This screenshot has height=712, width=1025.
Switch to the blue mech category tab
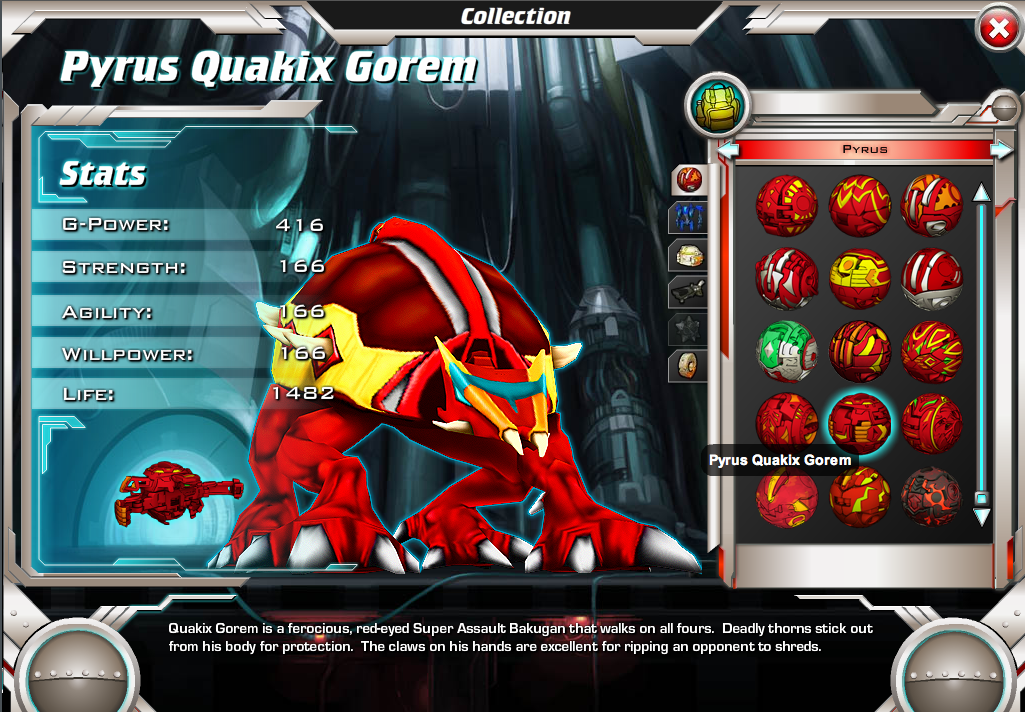(x=689, y=218)
